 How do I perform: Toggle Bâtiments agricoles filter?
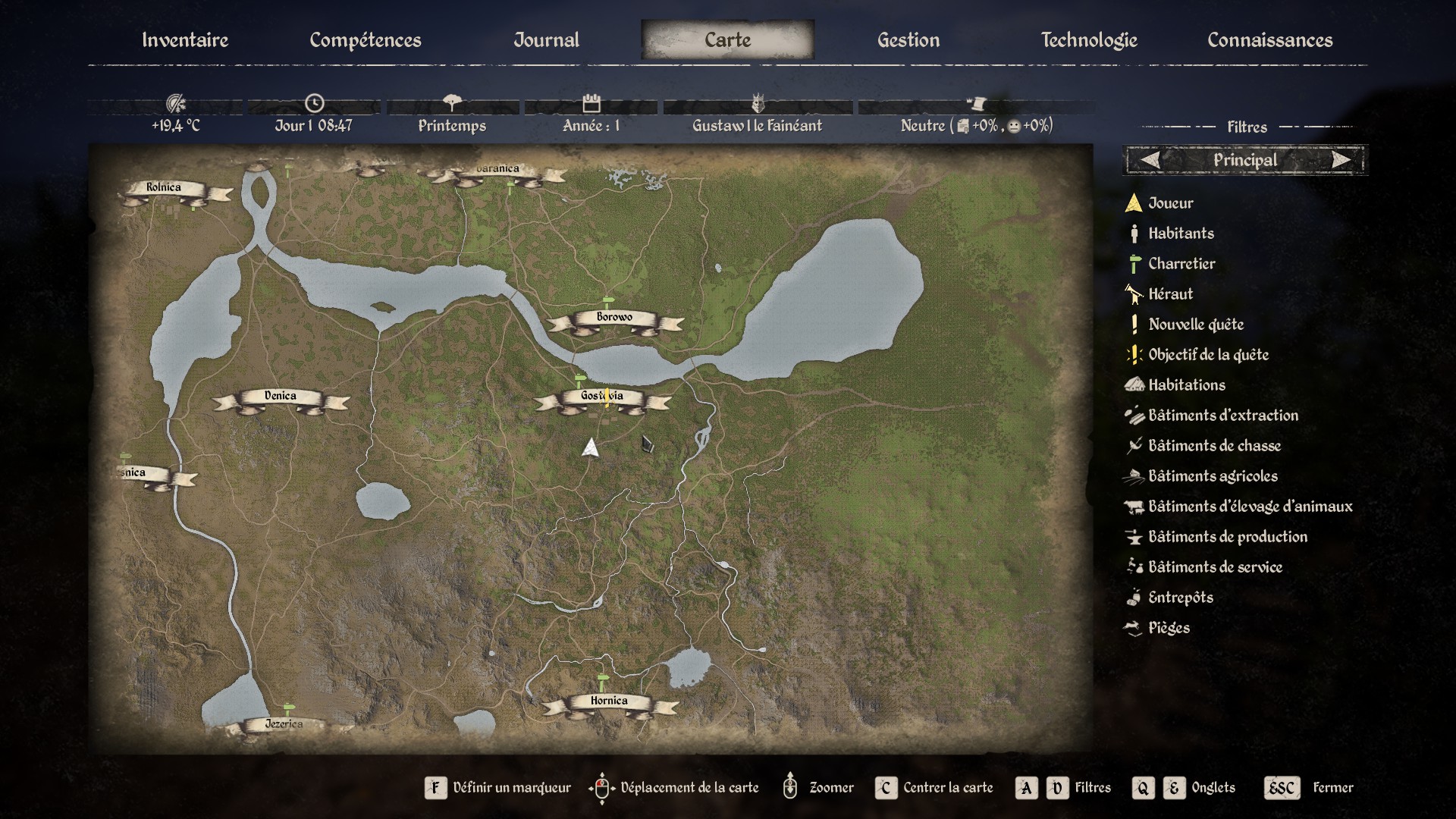click(1212, 476)
